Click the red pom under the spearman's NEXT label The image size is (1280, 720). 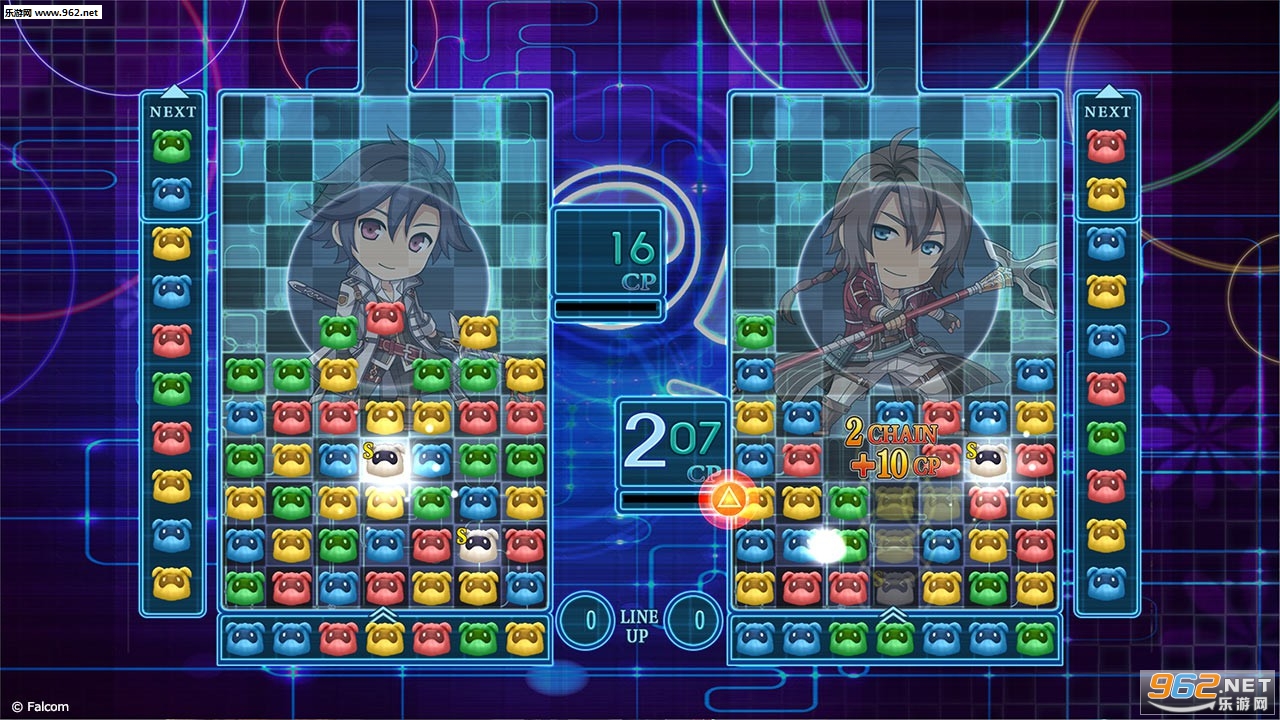click(x=1107, y=147)
